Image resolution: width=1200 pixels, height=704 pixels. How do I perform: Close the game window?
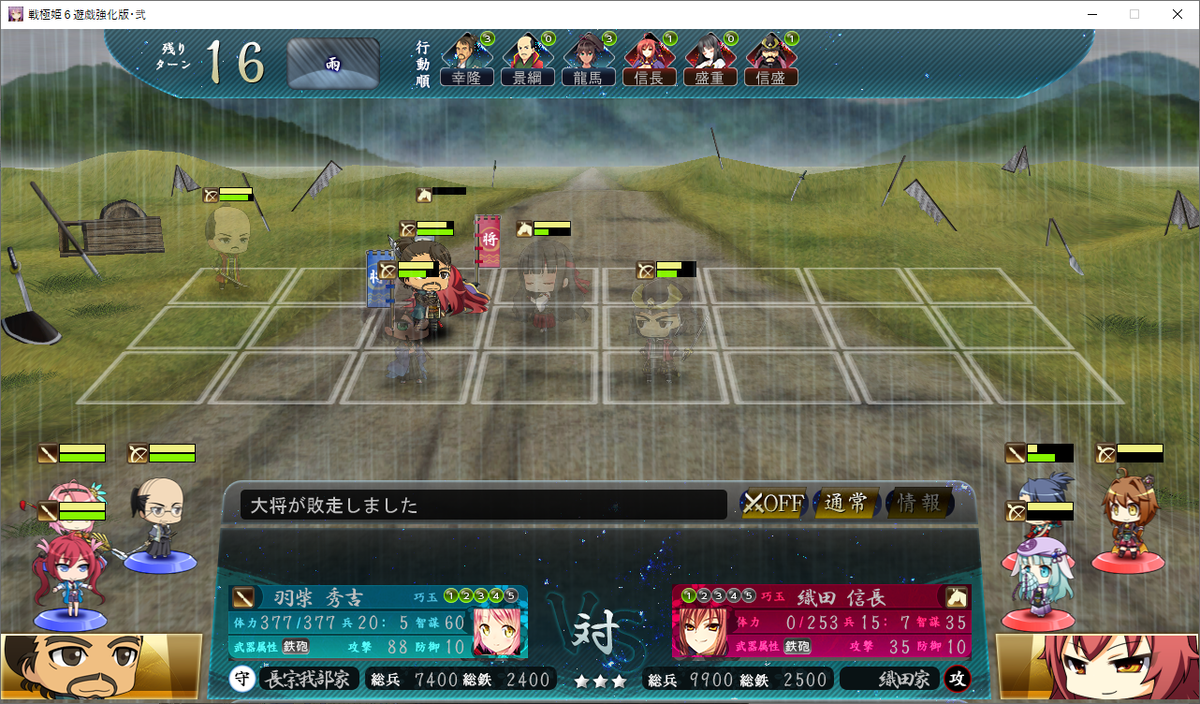click(1176, 14)
